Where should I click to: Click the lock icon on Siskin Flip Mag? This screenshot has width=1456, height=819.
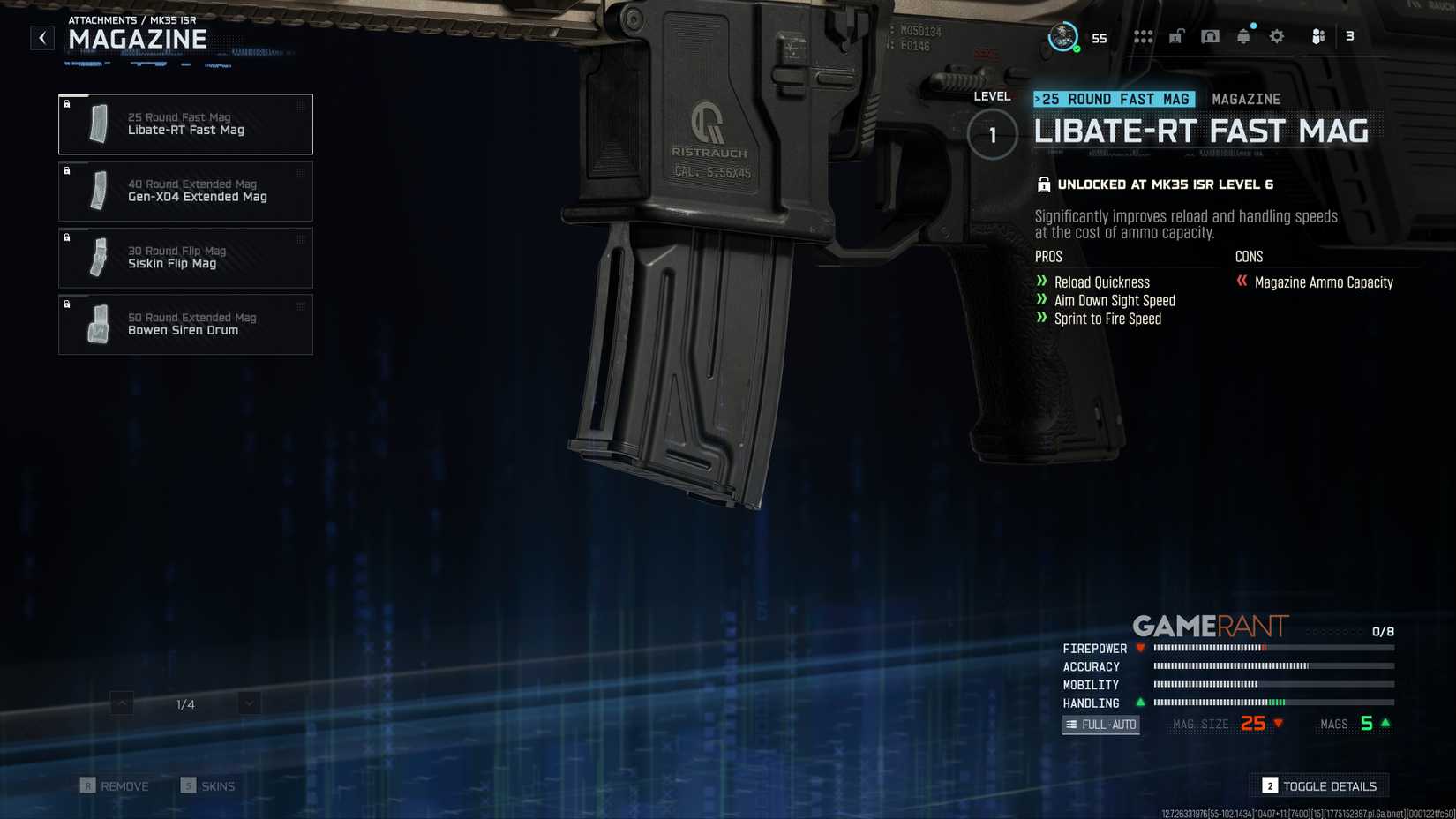(68, 237)
